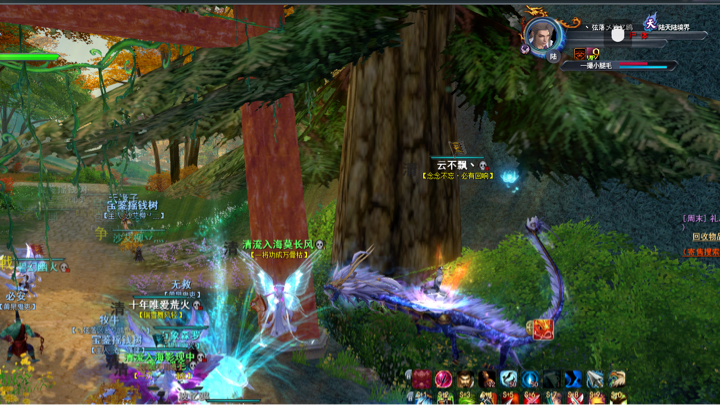720x405 pixels.
Task: Click the red phoenix flame icon
Action: click(x=542, y=329)
